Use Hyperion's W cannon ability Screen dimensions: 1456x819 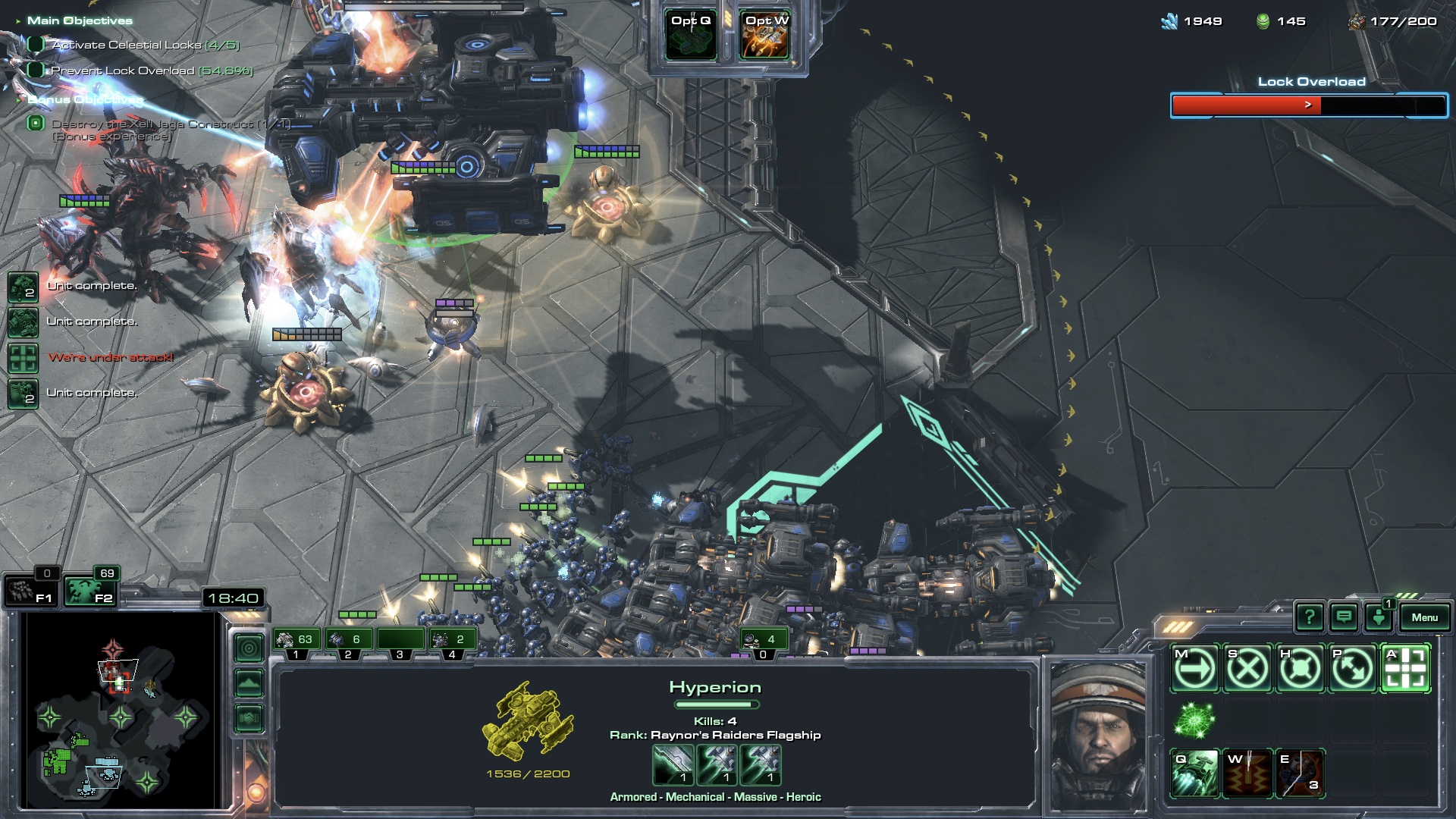pyautogui.click(x=1247, y=773)
